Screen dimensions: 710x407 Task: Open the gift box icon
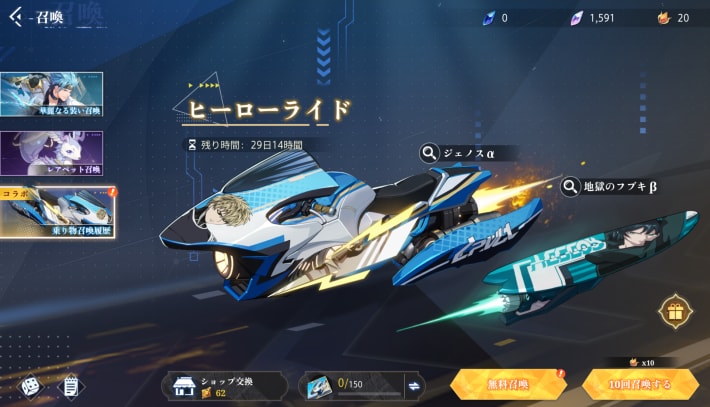(x=676, y=312)
